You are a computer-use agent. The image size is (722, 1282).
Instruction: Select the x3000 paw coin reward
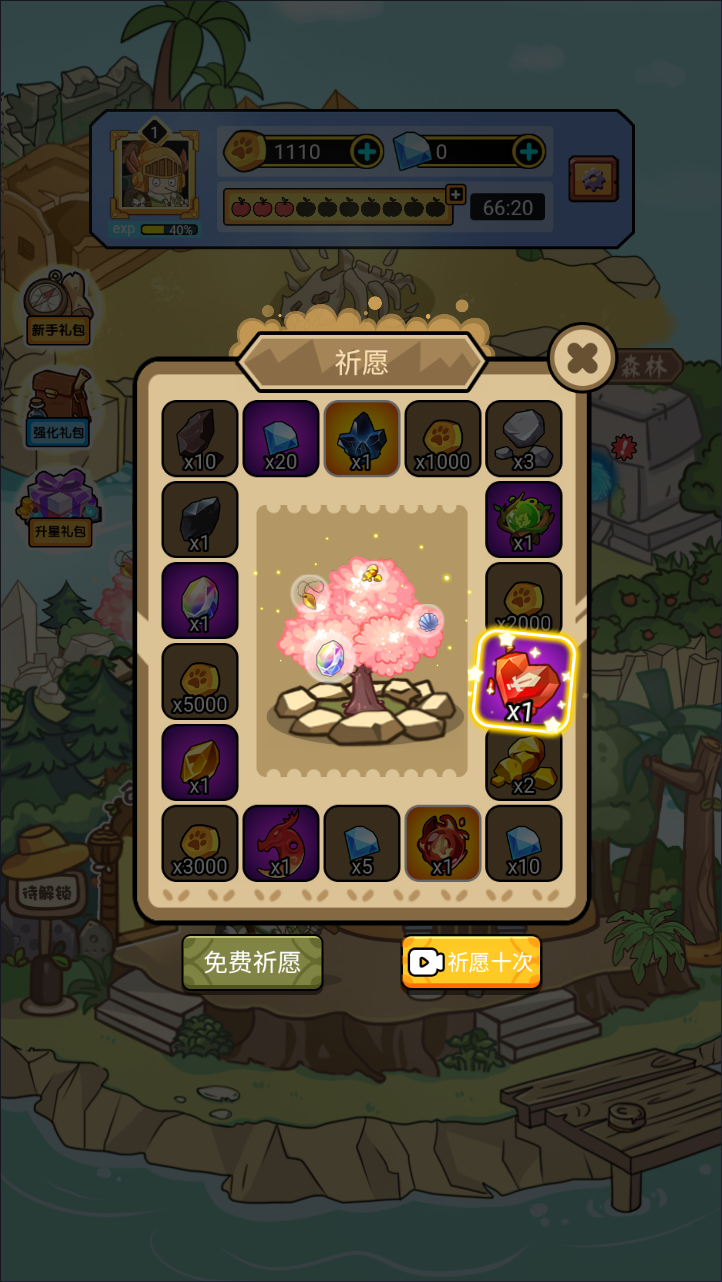(200, 843)
